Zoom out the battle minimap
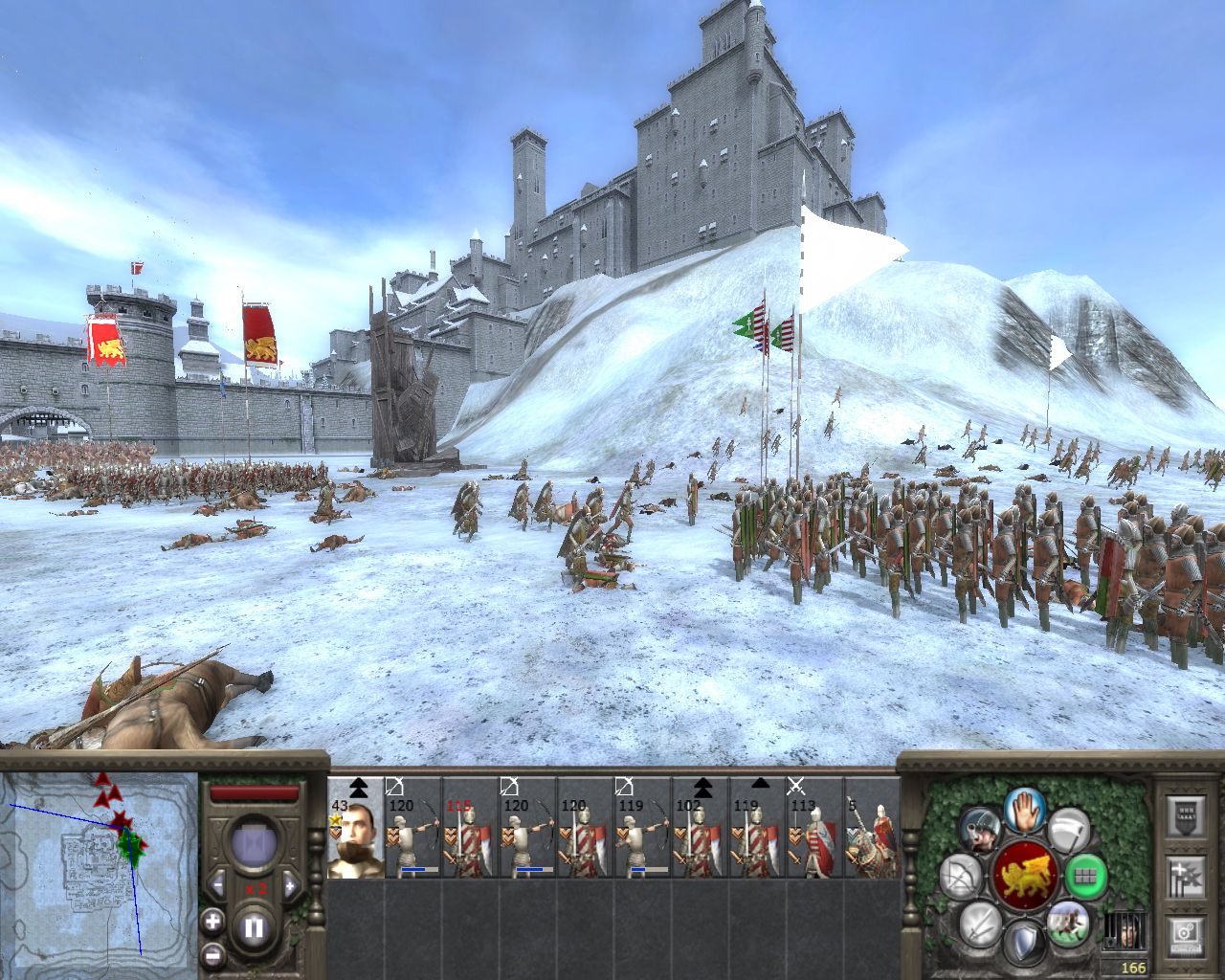 tap(212, 955)
